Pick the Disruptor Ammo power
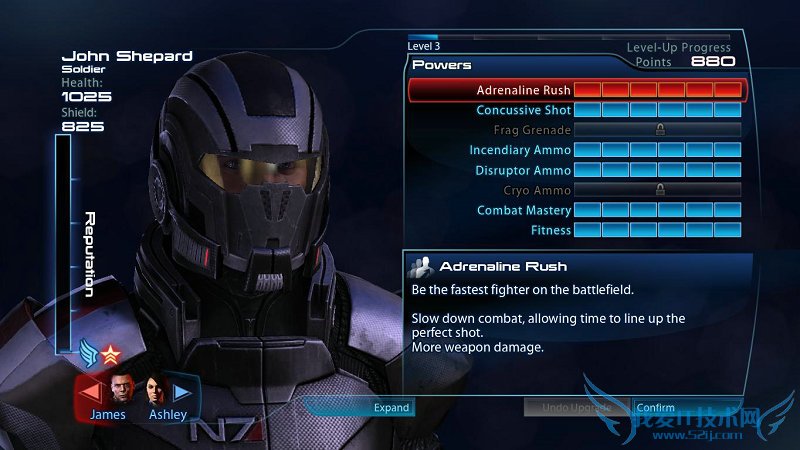 (x=575, y=170)
